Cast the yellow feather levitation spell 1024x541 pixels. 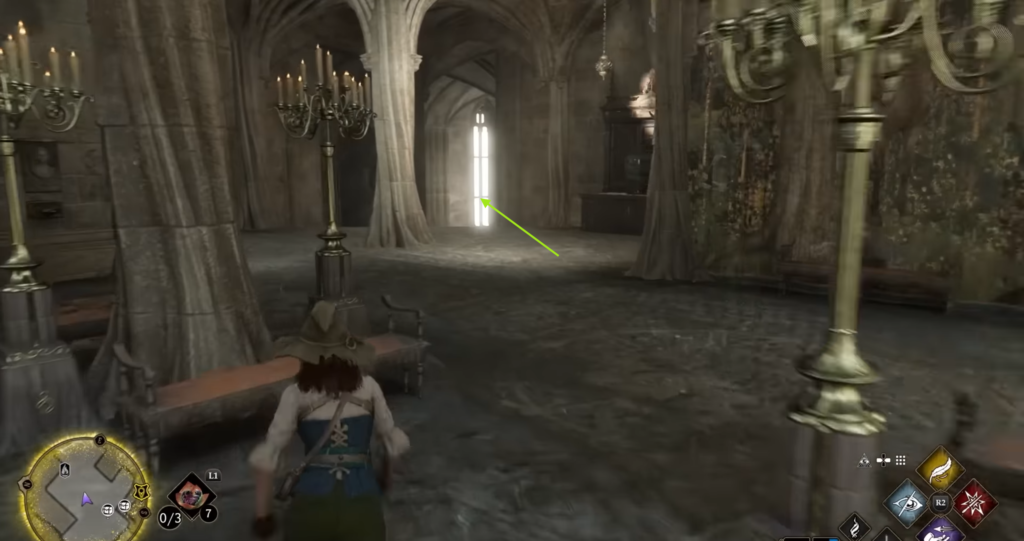939,467
